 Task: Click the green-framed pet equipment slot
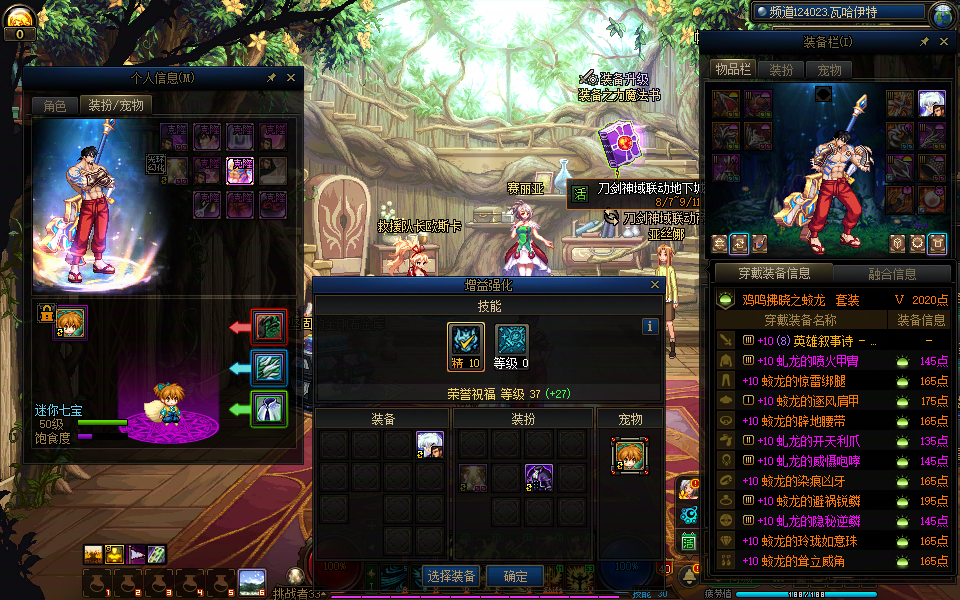click(269, 408)
